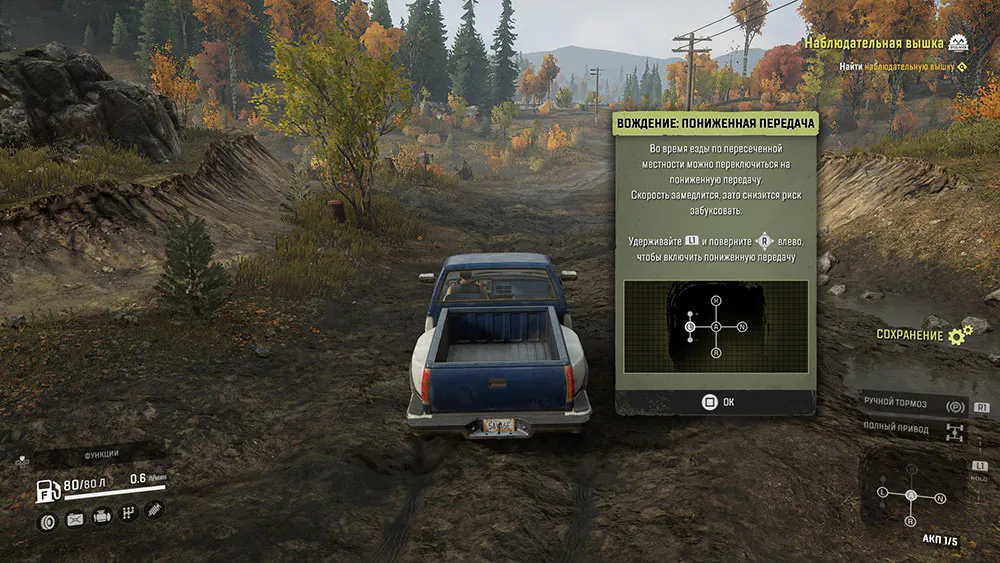Select the R reverse gear in HUD gearbox
This screenshot has width=1000, height=563.
910,521
